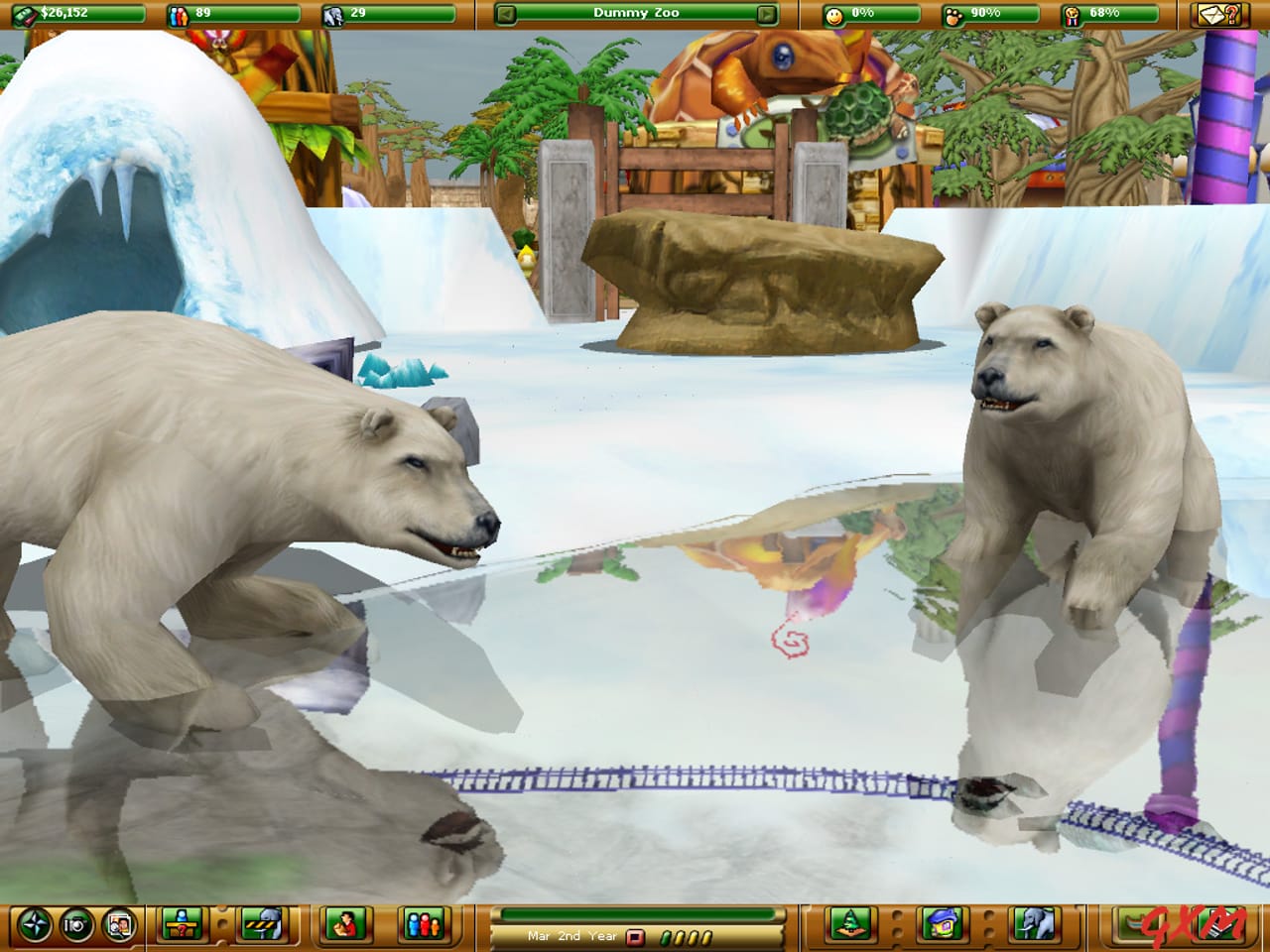Select previous zoo with the left arrow
Viewport: 1270px width, 952px height.
(x=505, y=13)
